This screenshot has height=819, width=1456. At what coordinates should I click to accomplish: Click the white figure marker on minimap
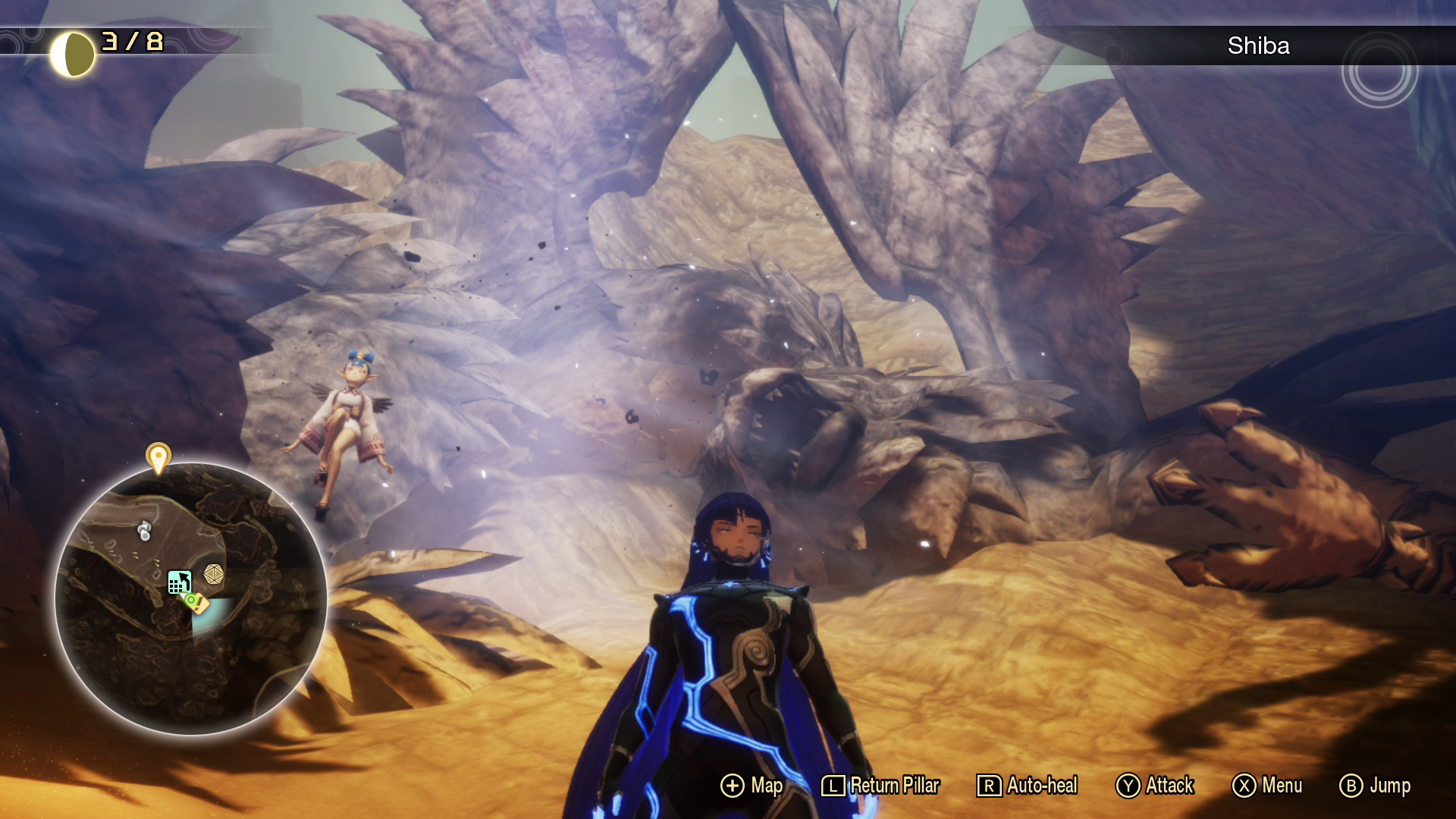pyautogui.click(x=144, y=531)
